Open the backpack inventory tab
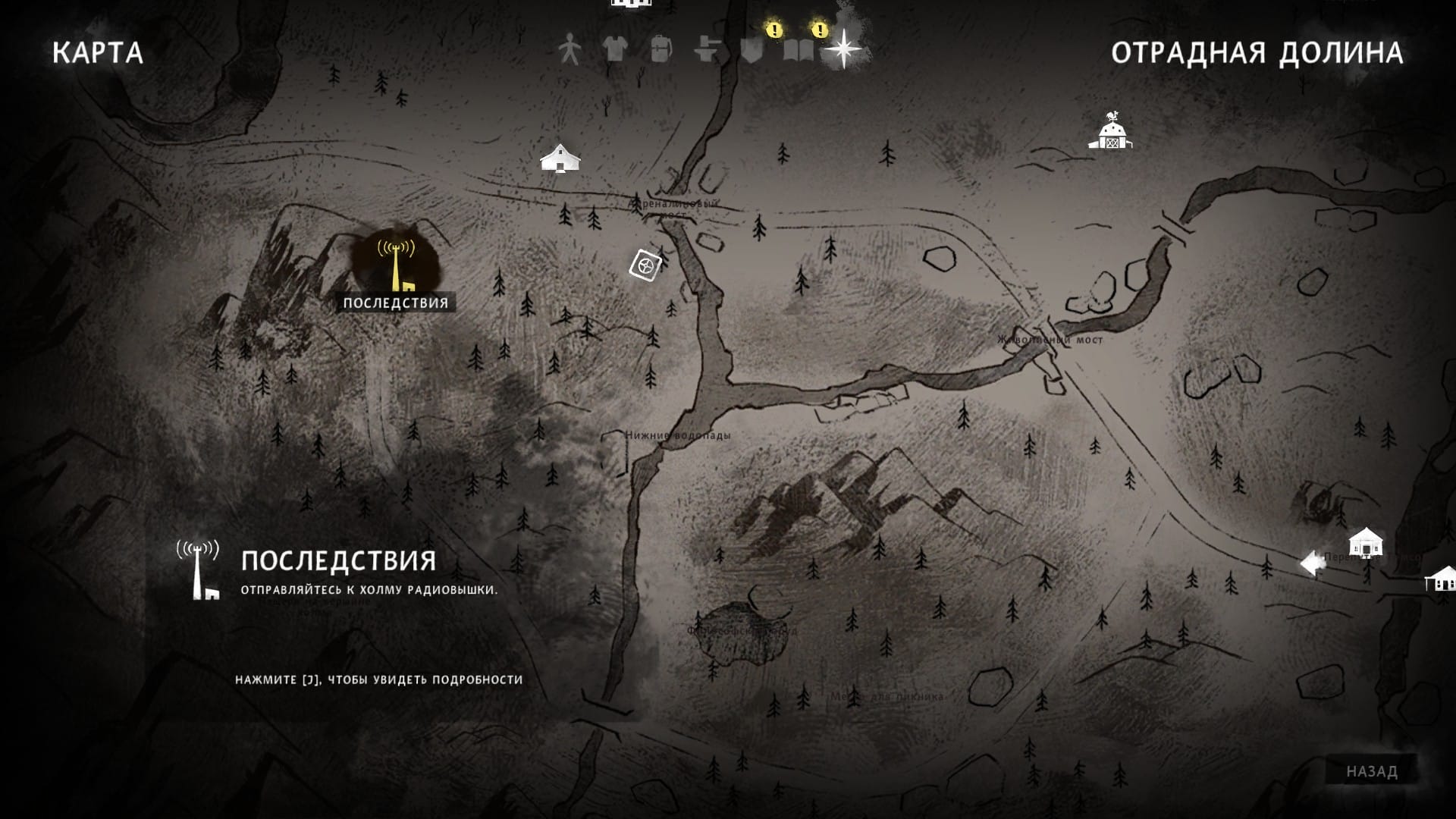The width and height of the screenshot is (1456, 819). pyautogui.click(x=661, y=50)
